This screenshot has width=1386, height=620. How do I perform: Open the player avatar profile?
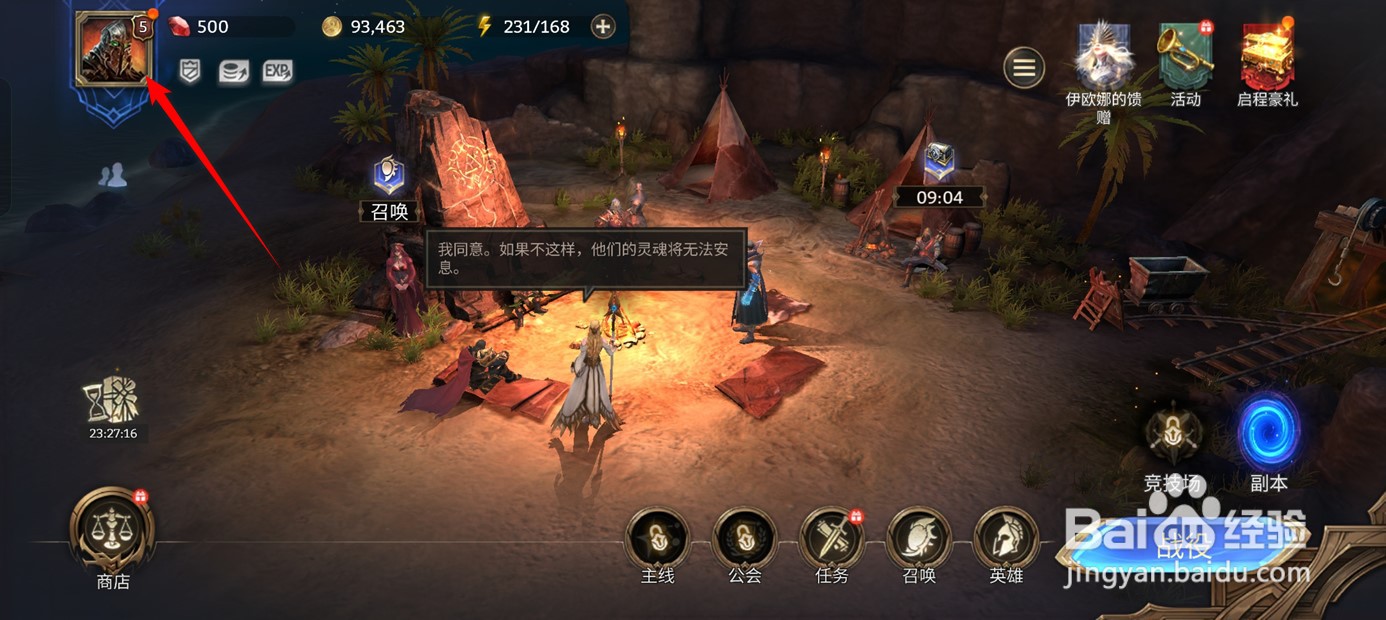tap(112, 47)
